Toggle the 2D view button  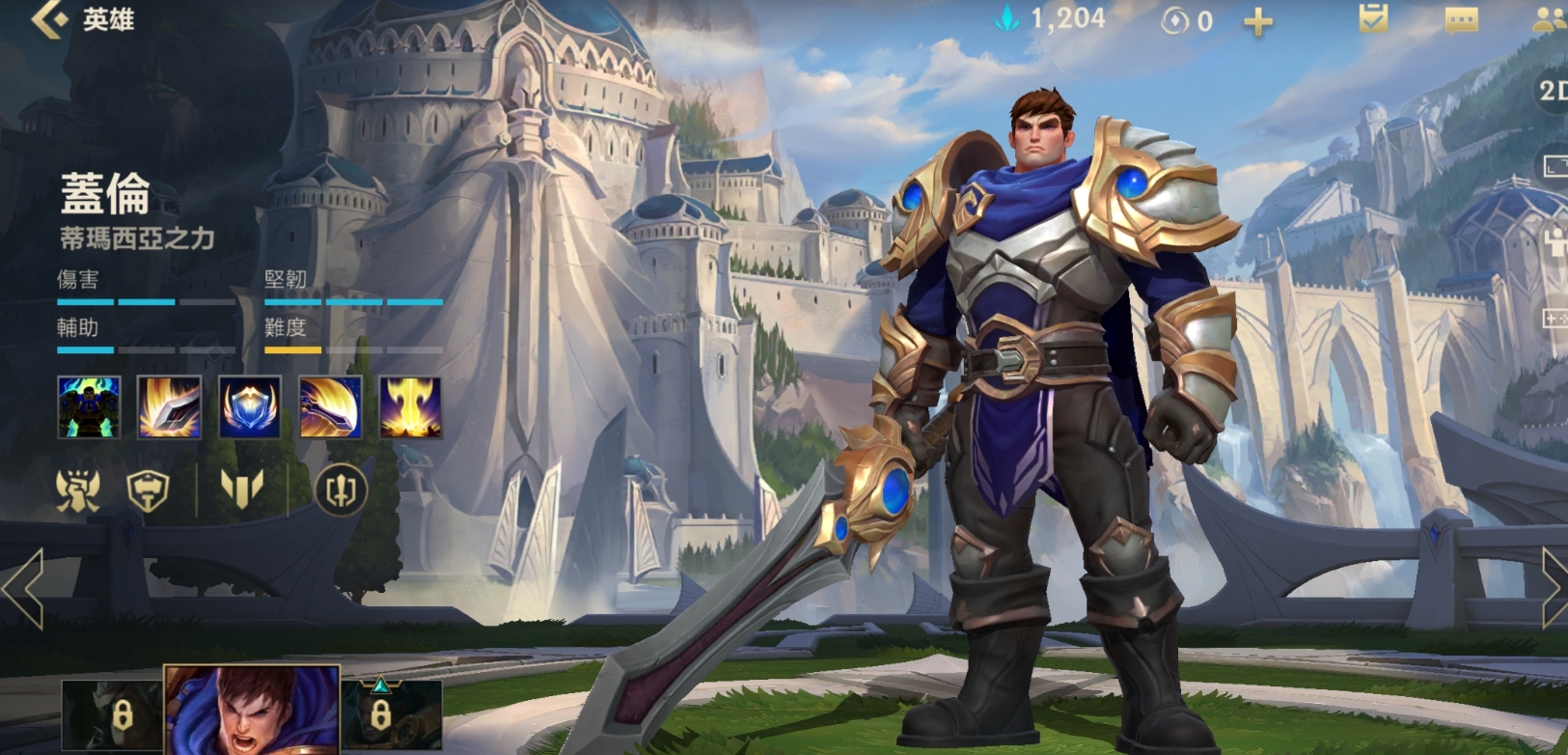tap(1552, 91)
